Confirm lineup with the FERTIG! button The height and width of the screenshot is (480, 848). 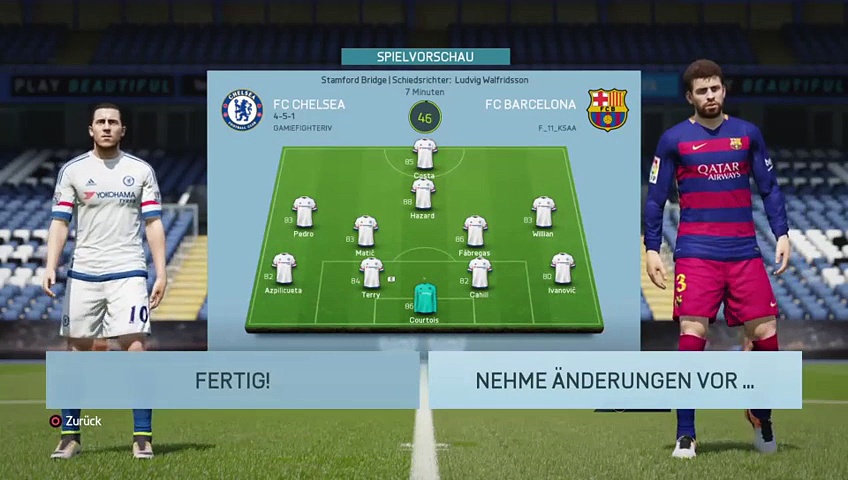[232, 380]
